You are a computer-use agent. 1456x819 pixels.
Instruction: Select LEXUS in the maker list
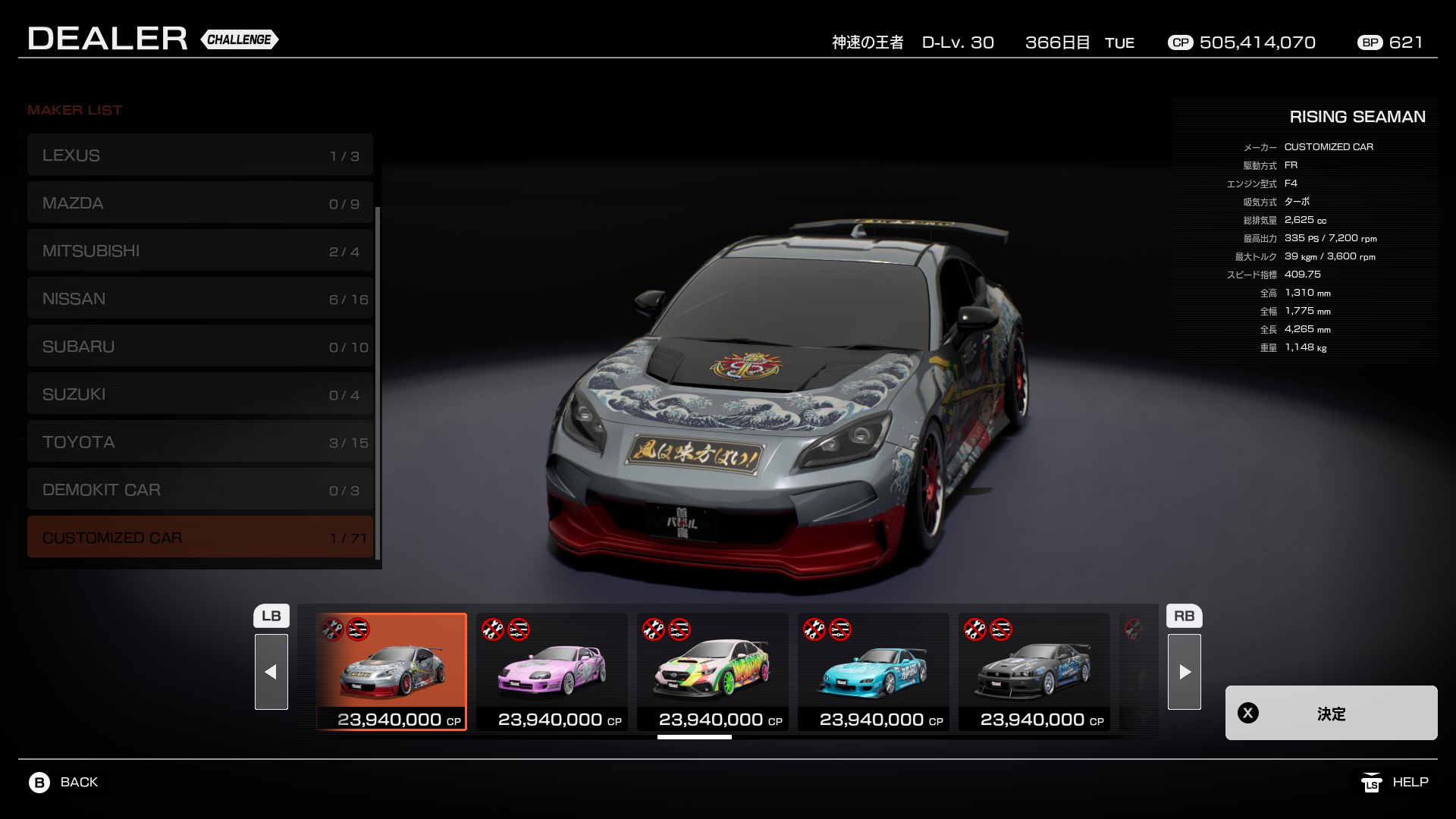(200, 155)
